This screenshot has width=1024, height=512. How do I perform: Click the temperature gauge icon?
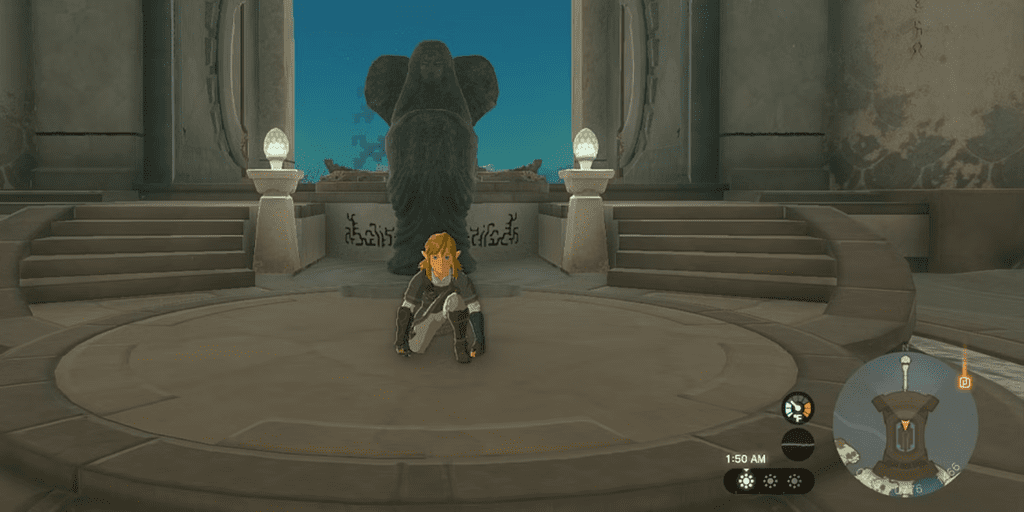(797, 407)
